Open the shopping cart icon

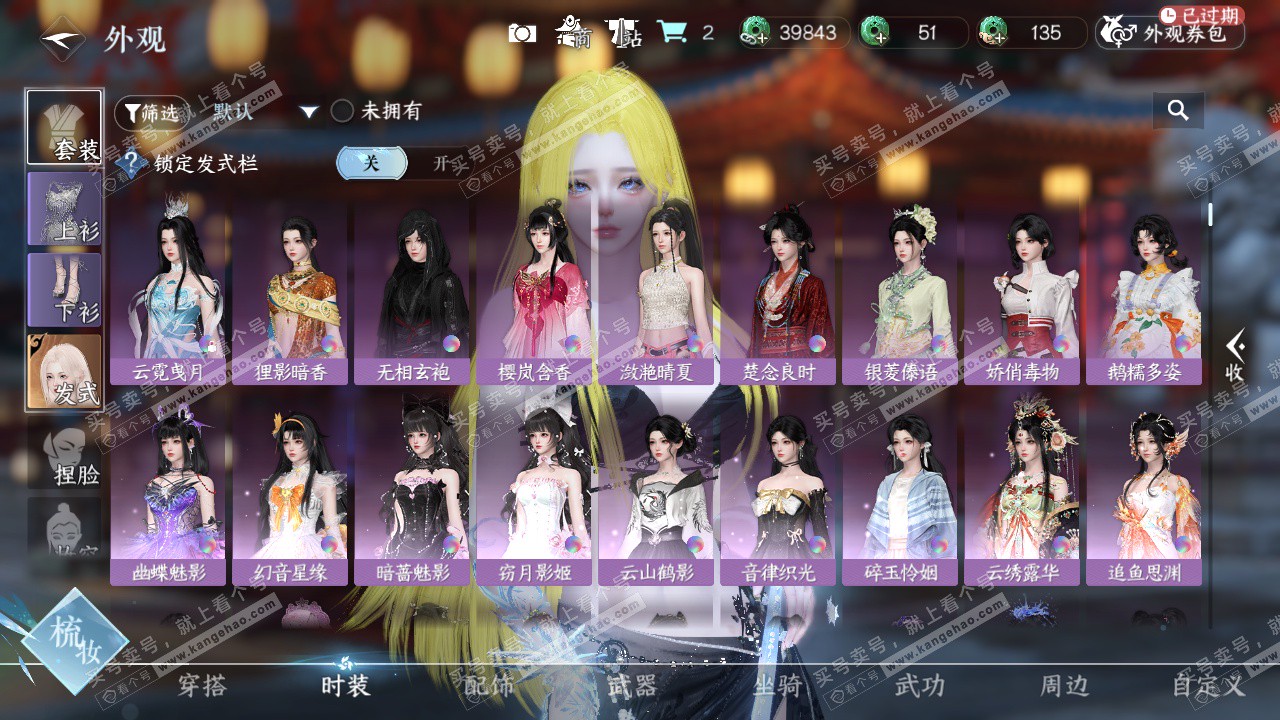[x=672, y=33]
